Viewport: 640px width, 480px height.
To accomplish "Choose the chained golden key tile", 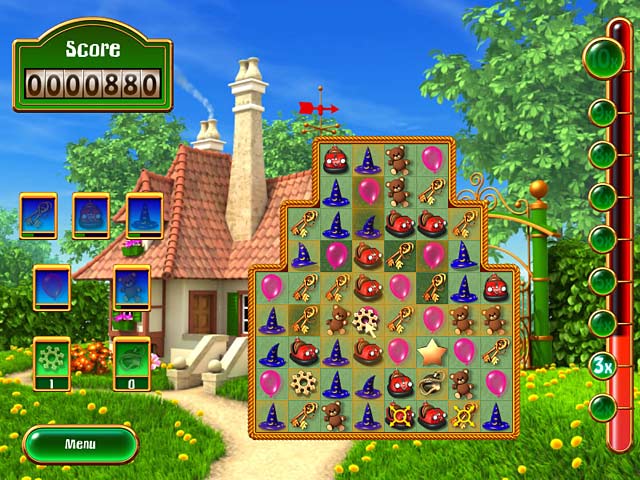I will (x=464, y=415).
